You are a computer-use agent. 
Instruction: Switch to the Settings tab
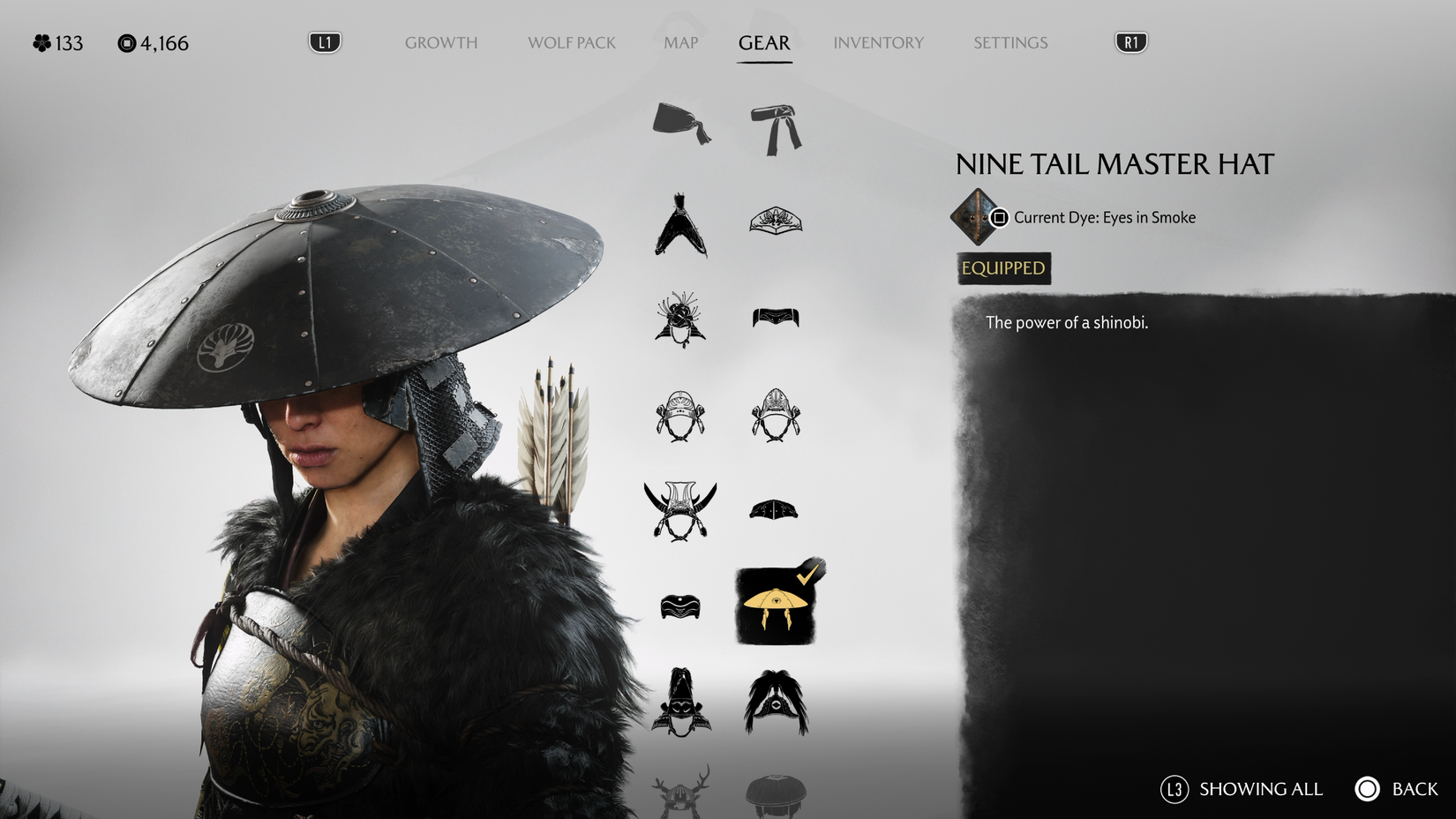click(1009, 41)
